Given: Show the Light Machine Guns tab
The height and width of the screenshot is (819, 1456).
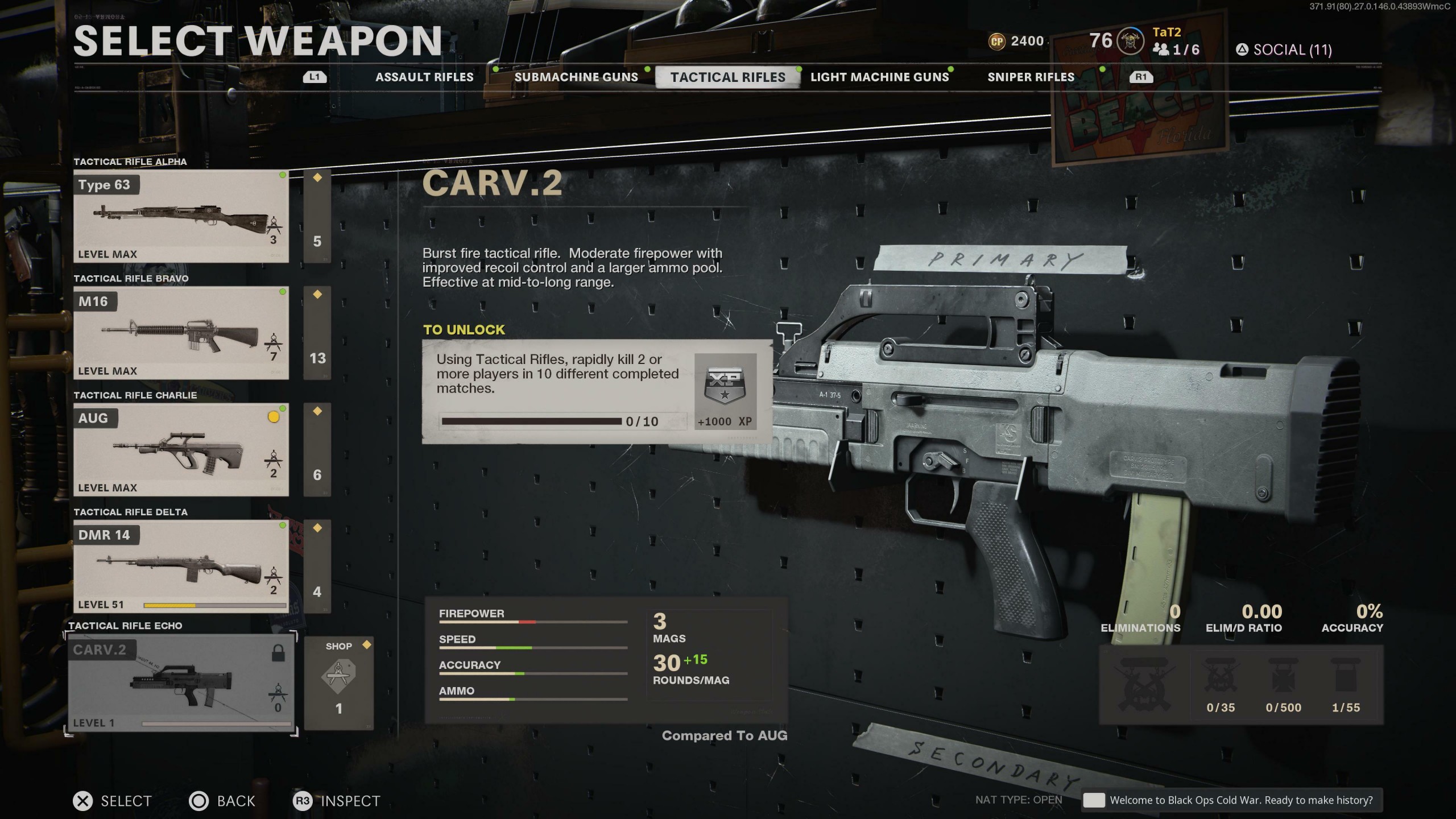Looking at the screenshot, I should point(879,77).
